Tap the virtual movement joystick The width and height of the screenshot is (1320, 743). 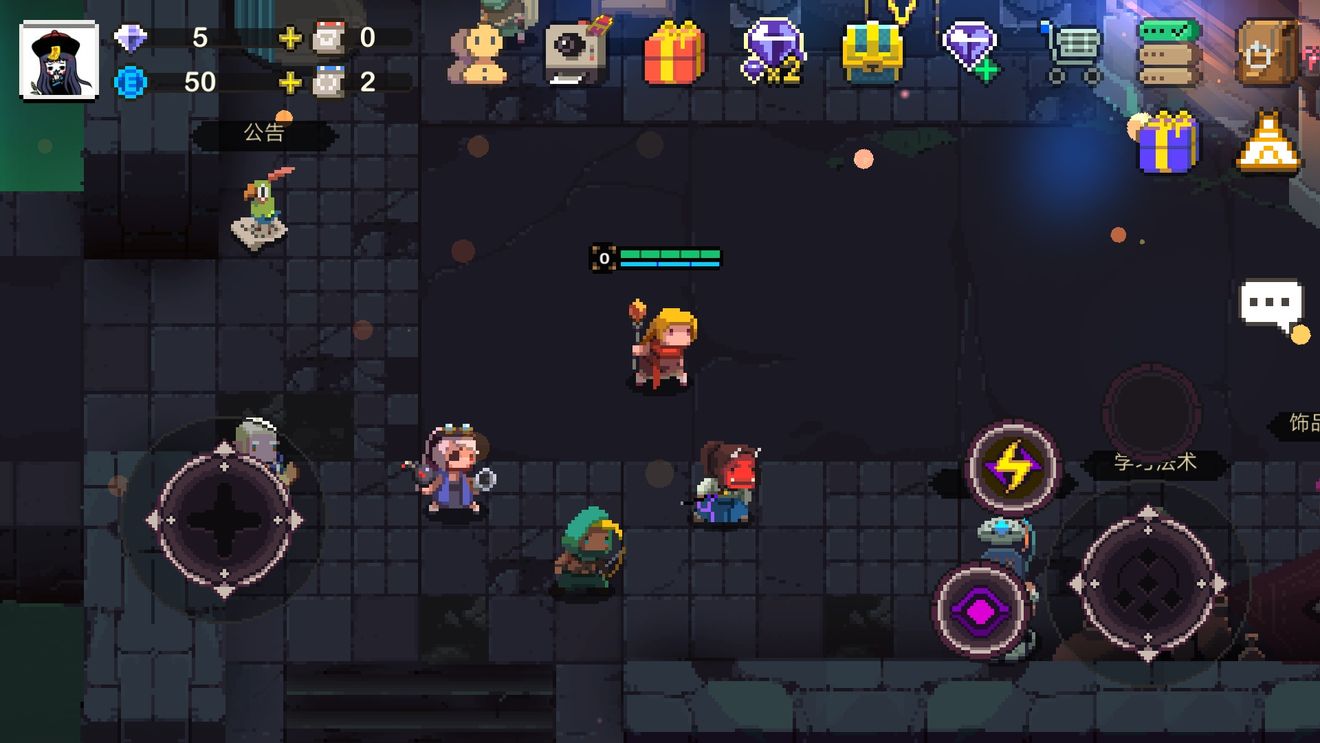click(x=224, y=520)
